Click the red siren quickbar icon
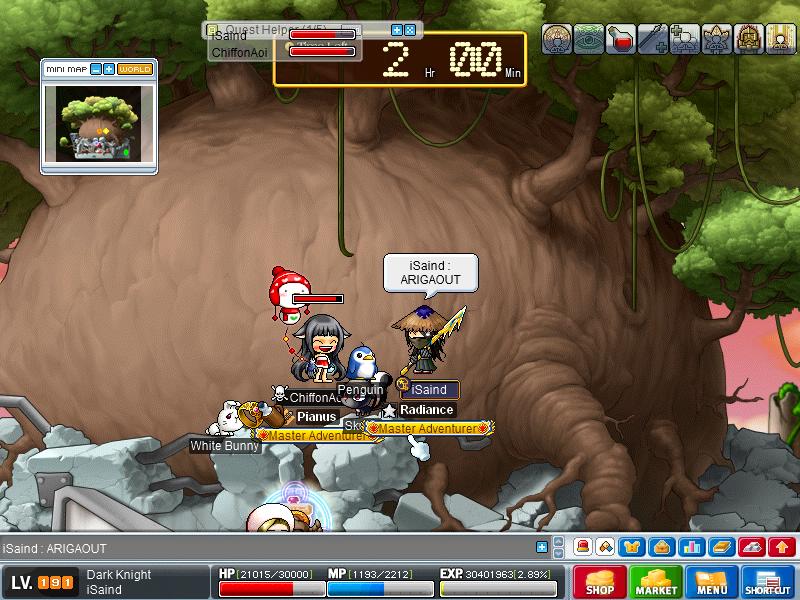Screen dimensions: 800x600 click(582, 547)
